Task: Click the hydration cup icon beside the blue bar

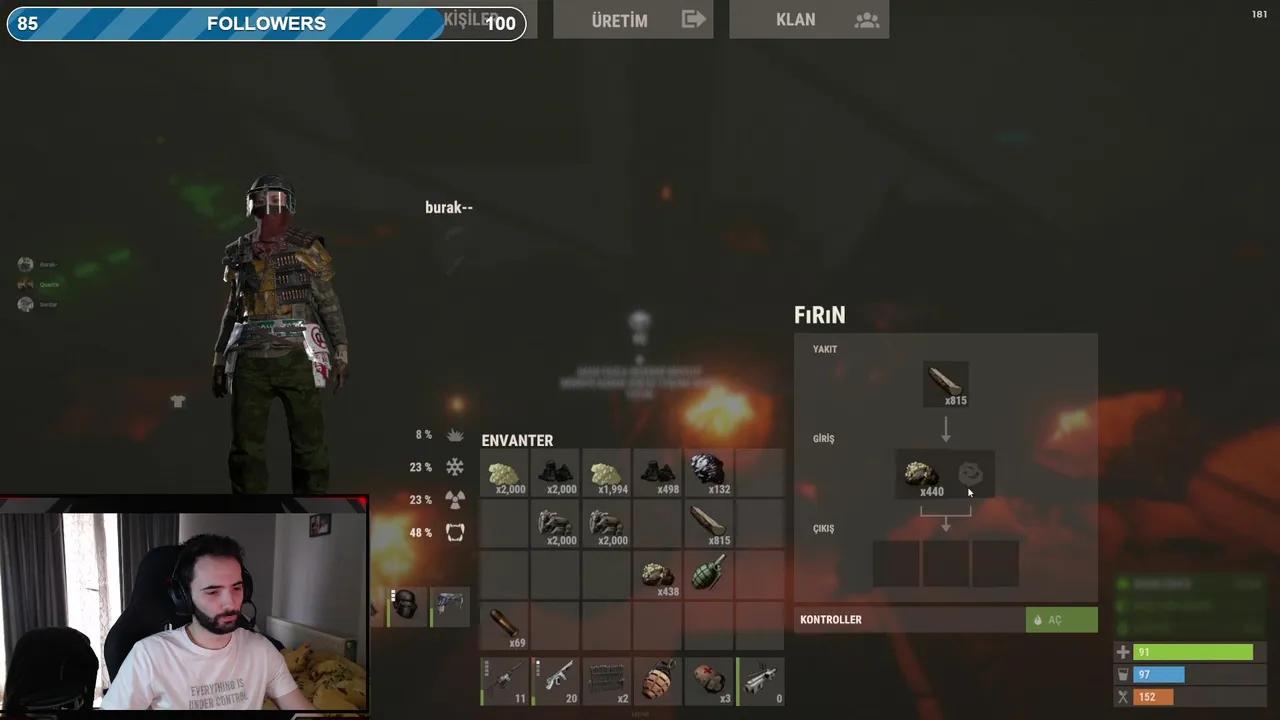Action: pos(1123,674)
